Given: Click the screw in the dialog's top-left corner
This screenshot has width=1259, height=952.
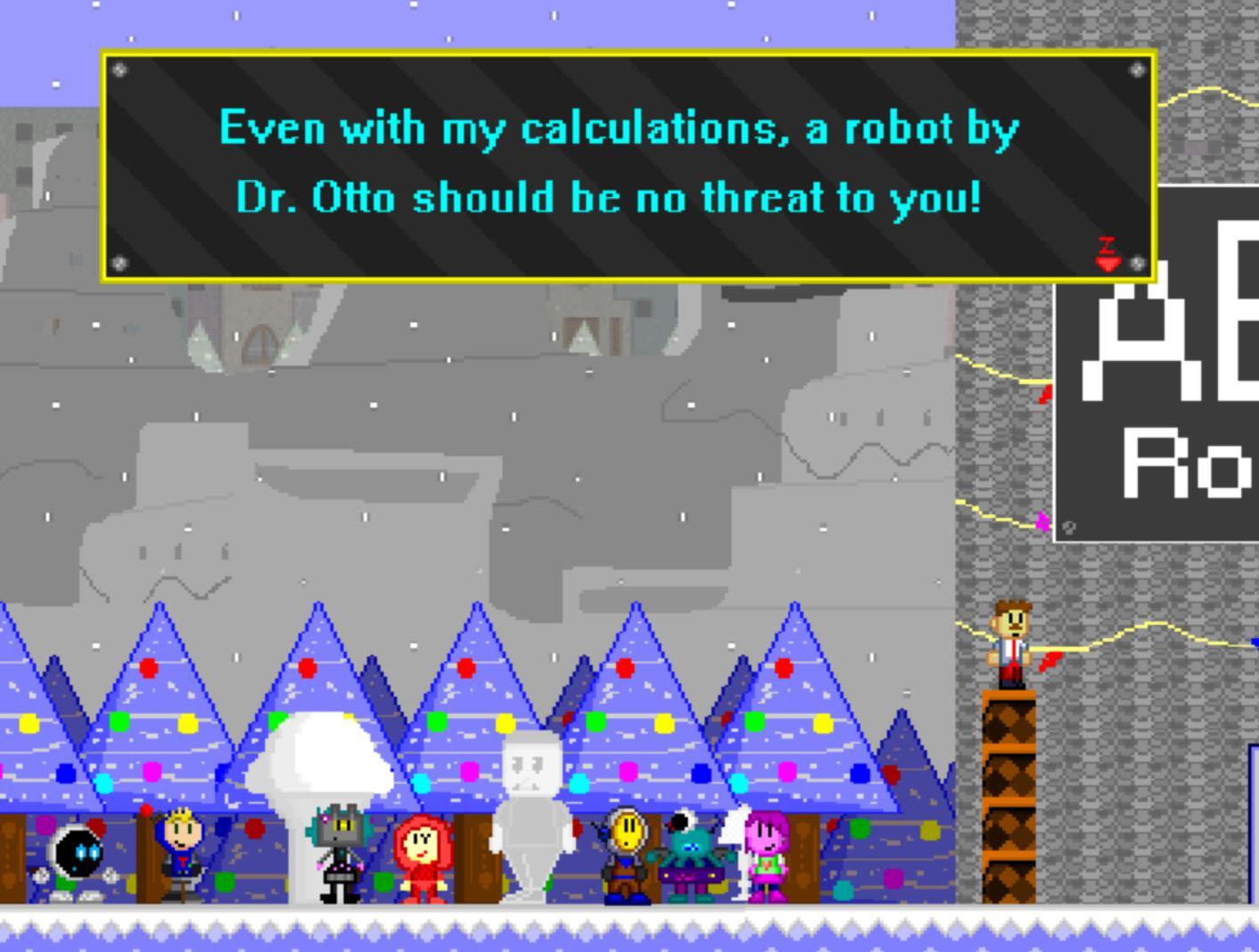Looking at the screenshot, I should click(x=120, y=71).
